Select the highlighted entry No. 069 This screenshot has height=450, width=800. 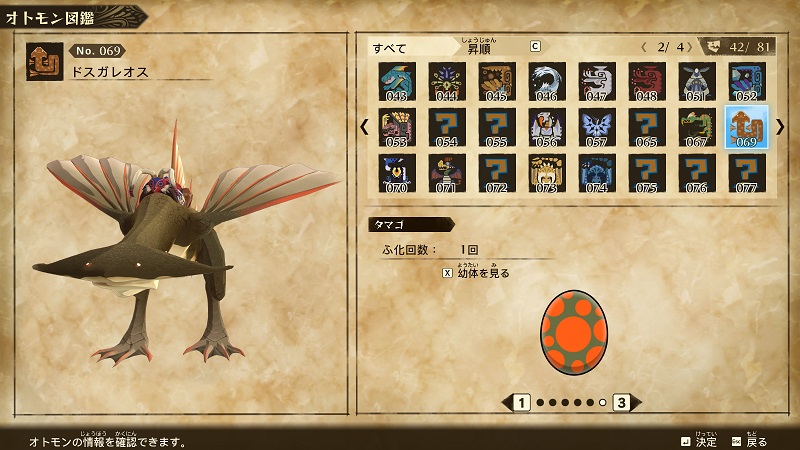[747, 127]
